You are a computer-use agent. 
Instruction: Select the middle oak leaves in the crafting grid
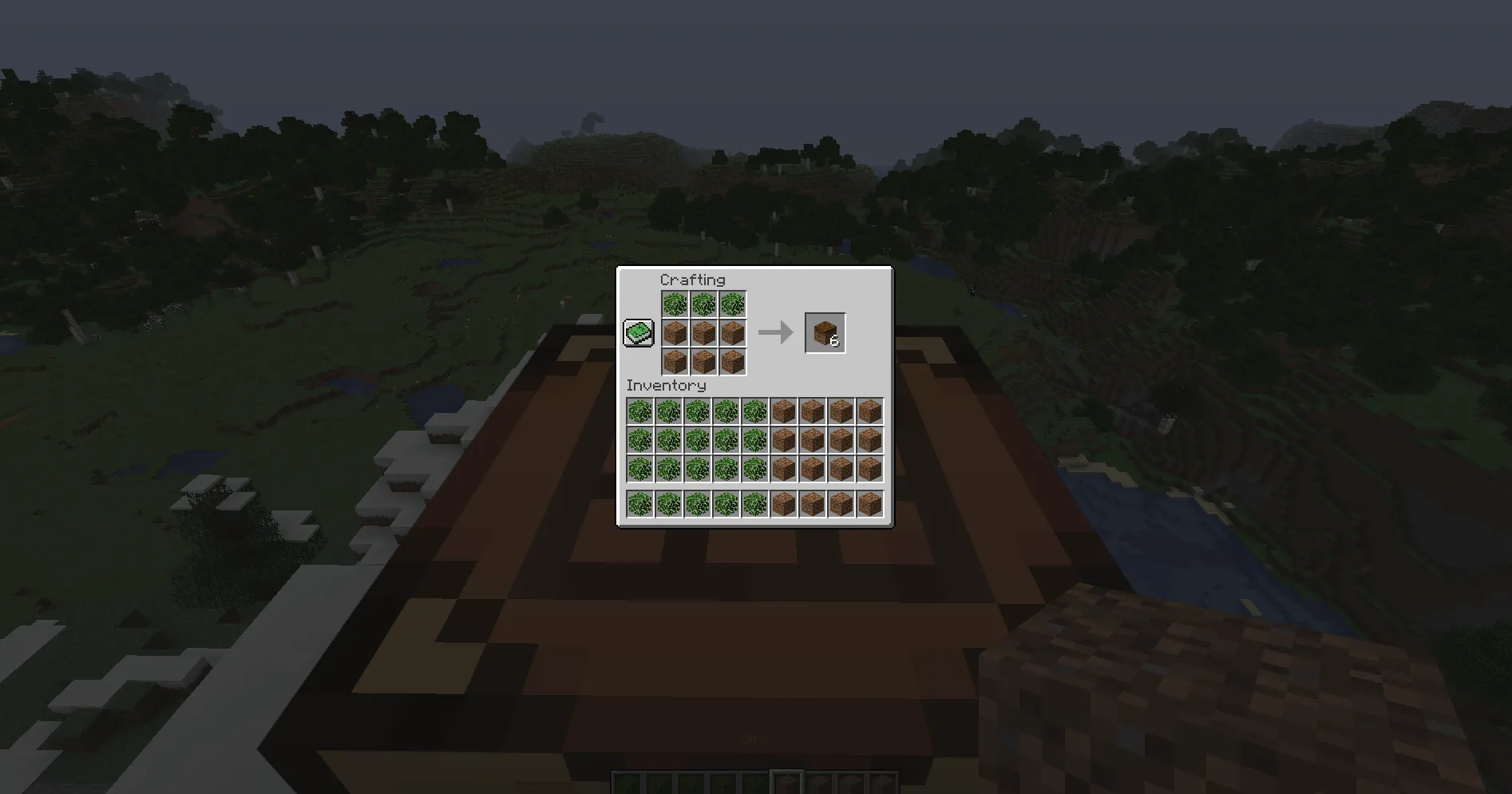(x=704, y=304)
